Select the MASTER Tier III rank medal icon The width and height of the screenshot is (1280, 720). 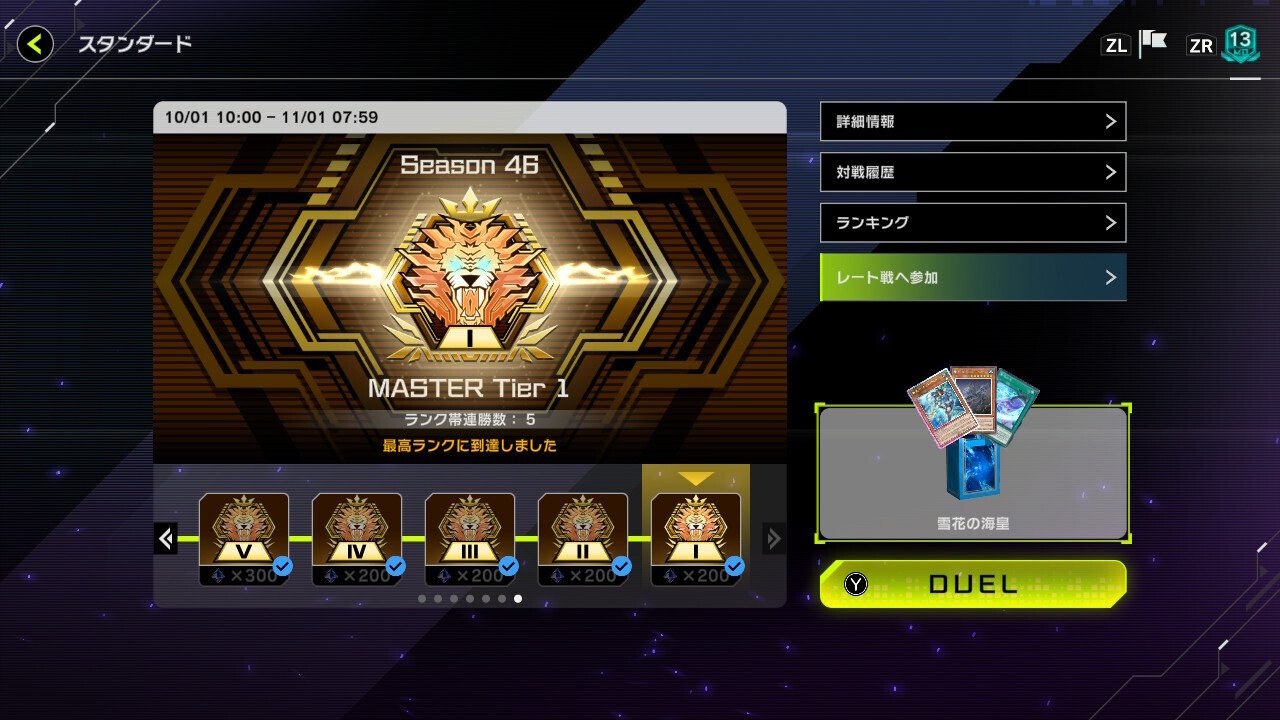pyautogui.click(x=470, y=530)
